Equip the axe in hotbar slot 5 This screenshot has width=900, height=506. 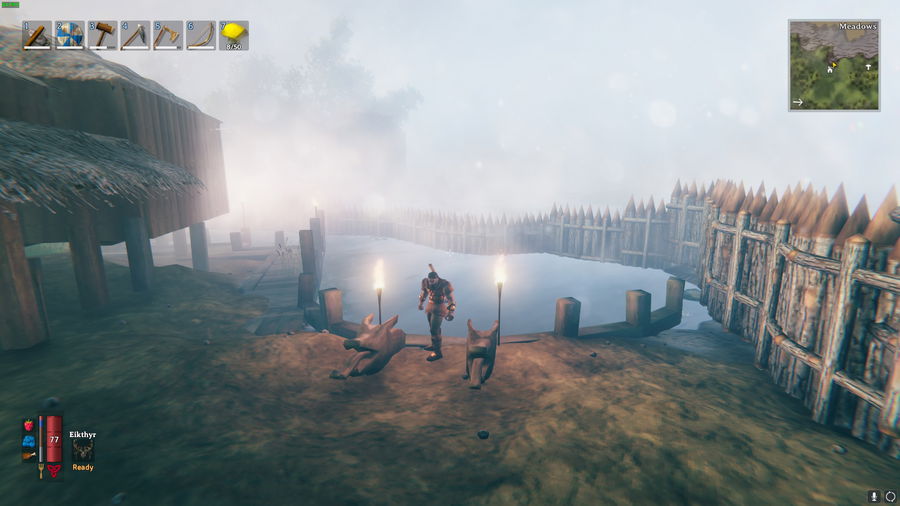[168, 36]
